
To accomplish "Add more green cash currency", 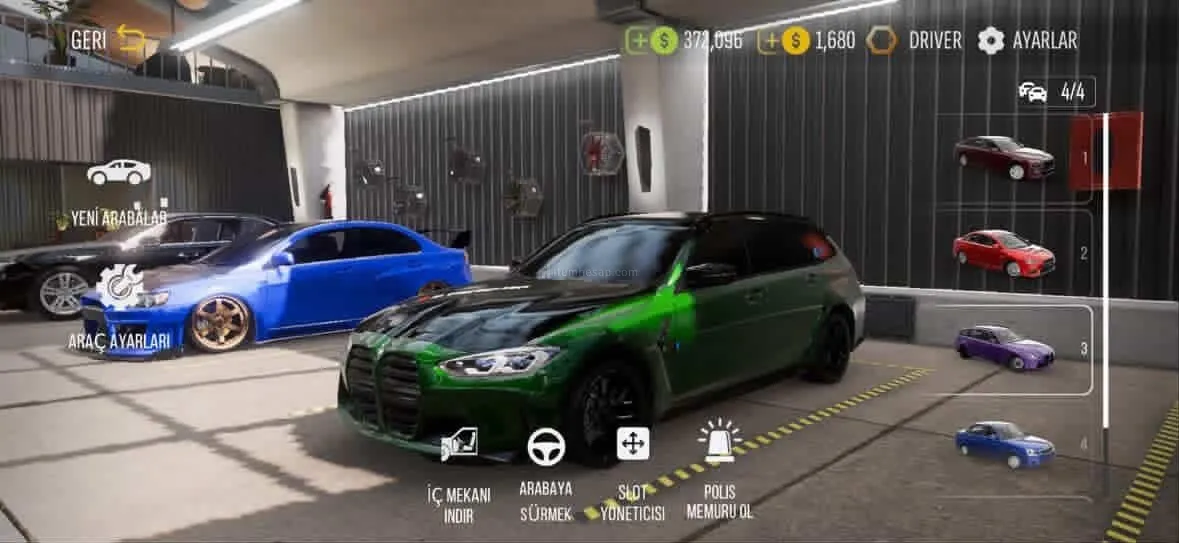I will 637,41.
